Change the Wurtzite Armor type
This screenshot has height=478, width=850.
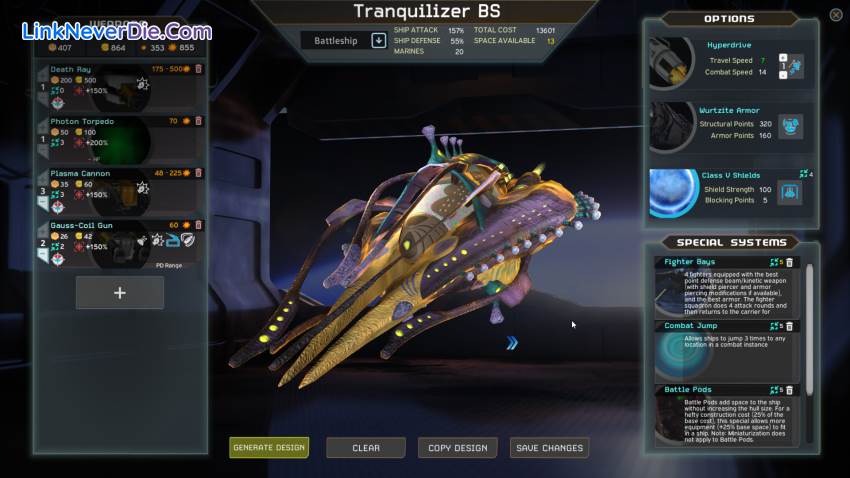(x=790, y=126)
